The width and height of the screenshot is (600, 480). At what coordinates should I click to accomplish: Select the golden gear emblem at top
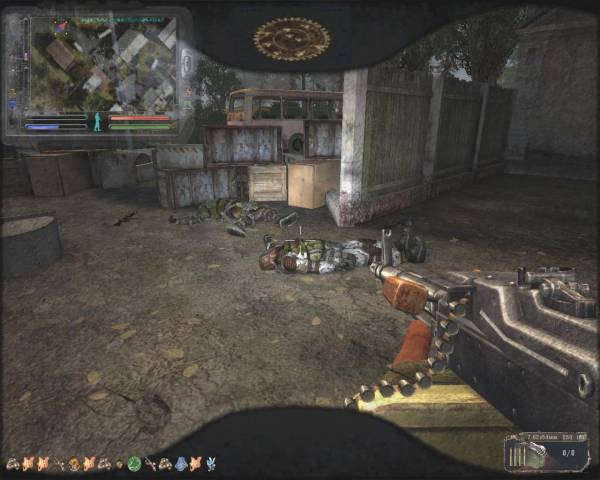[292, 40]
